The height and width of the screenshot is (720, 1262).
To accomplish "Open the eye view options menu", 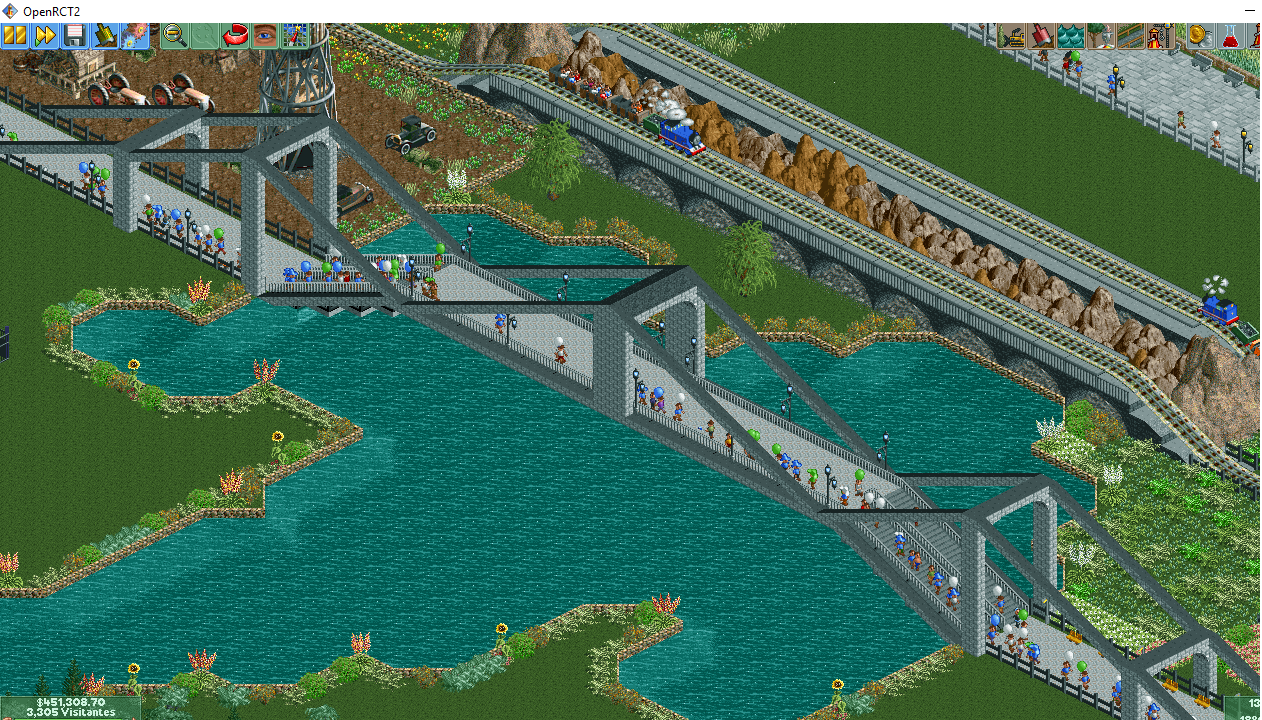I will coord(265,36).
